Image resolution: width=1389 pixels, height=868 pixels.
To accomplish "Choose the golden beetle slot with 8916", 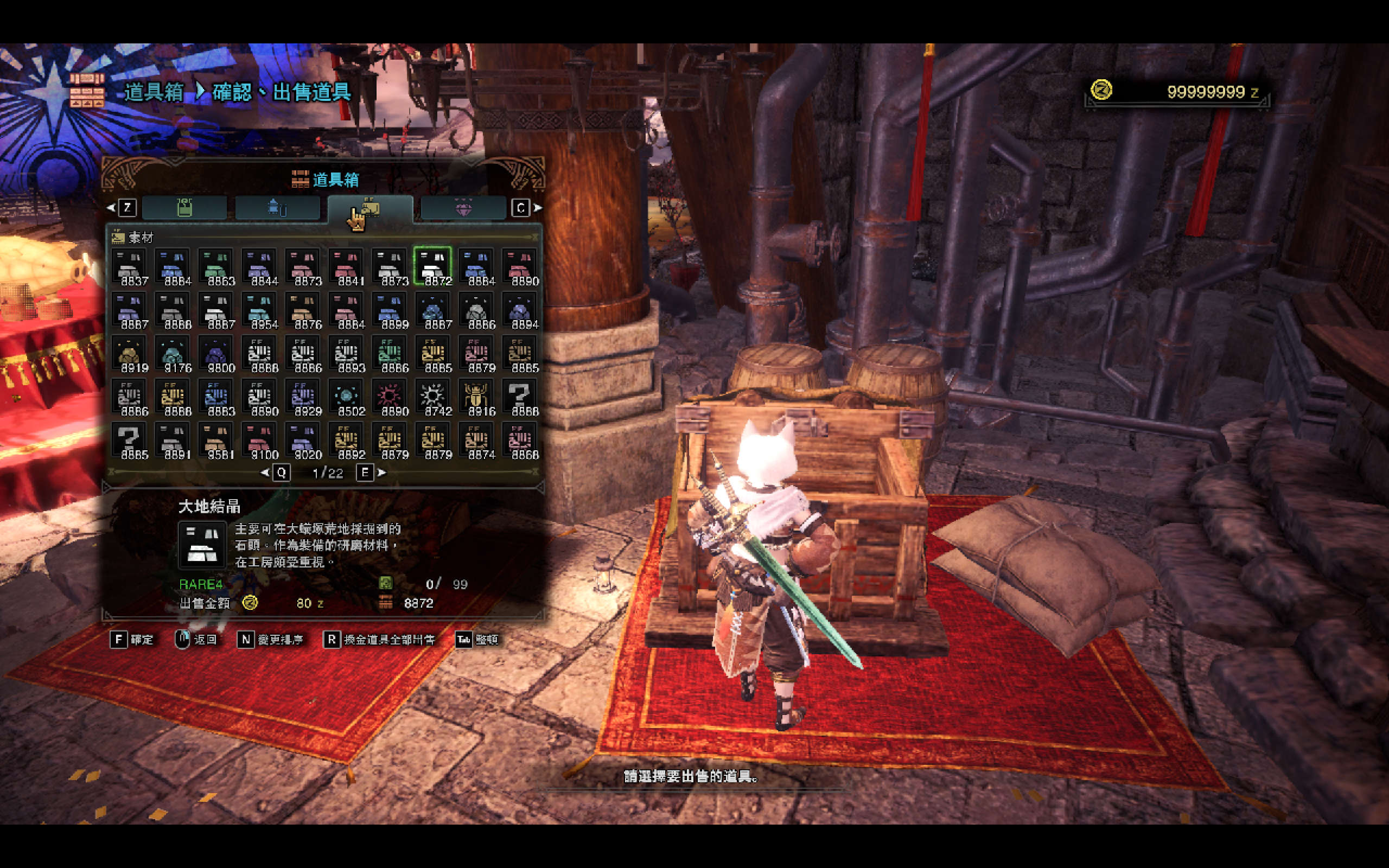I will click(476, 397).
